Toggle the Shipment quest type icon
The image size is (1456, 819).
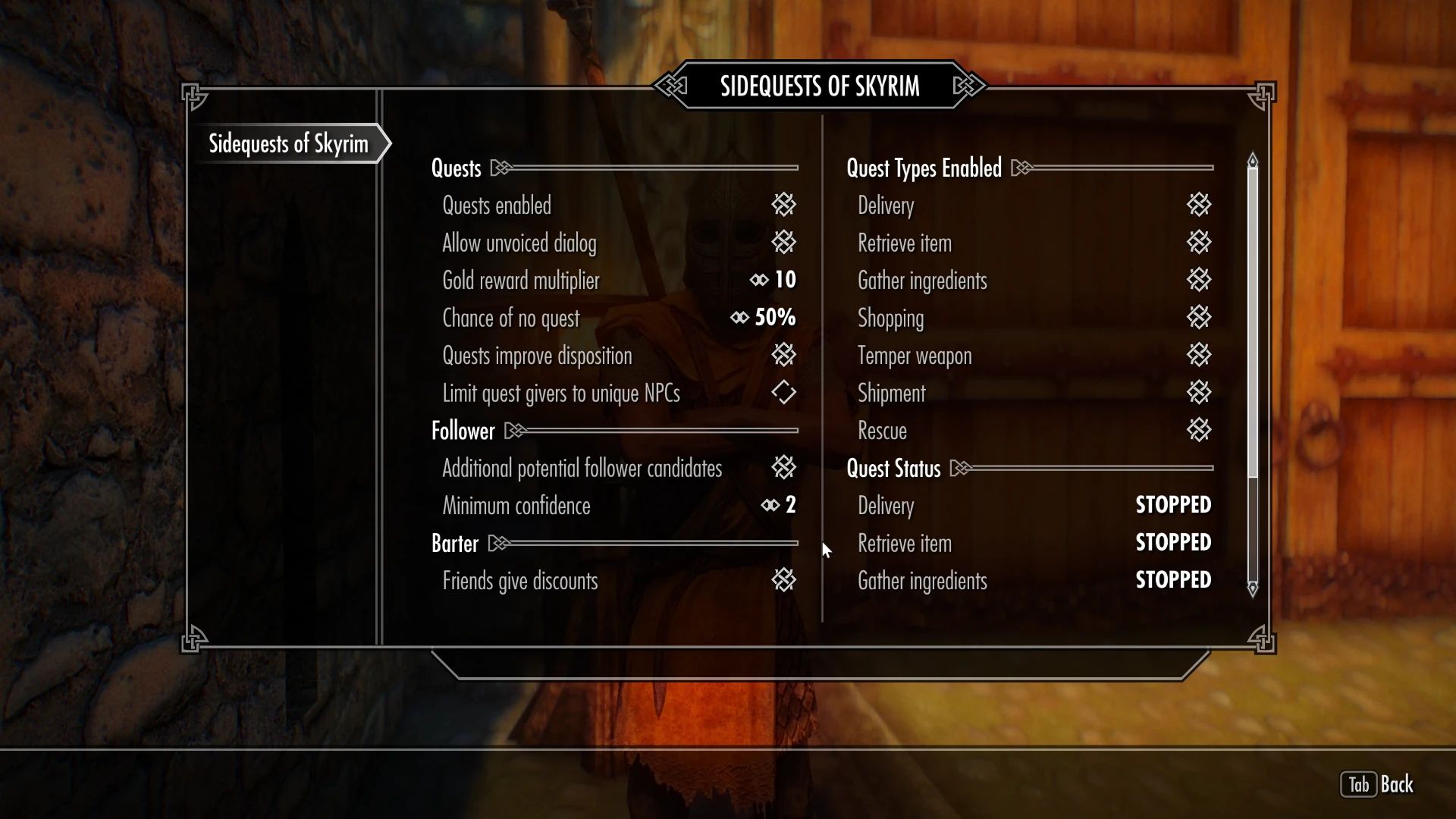pos(1198,393)
